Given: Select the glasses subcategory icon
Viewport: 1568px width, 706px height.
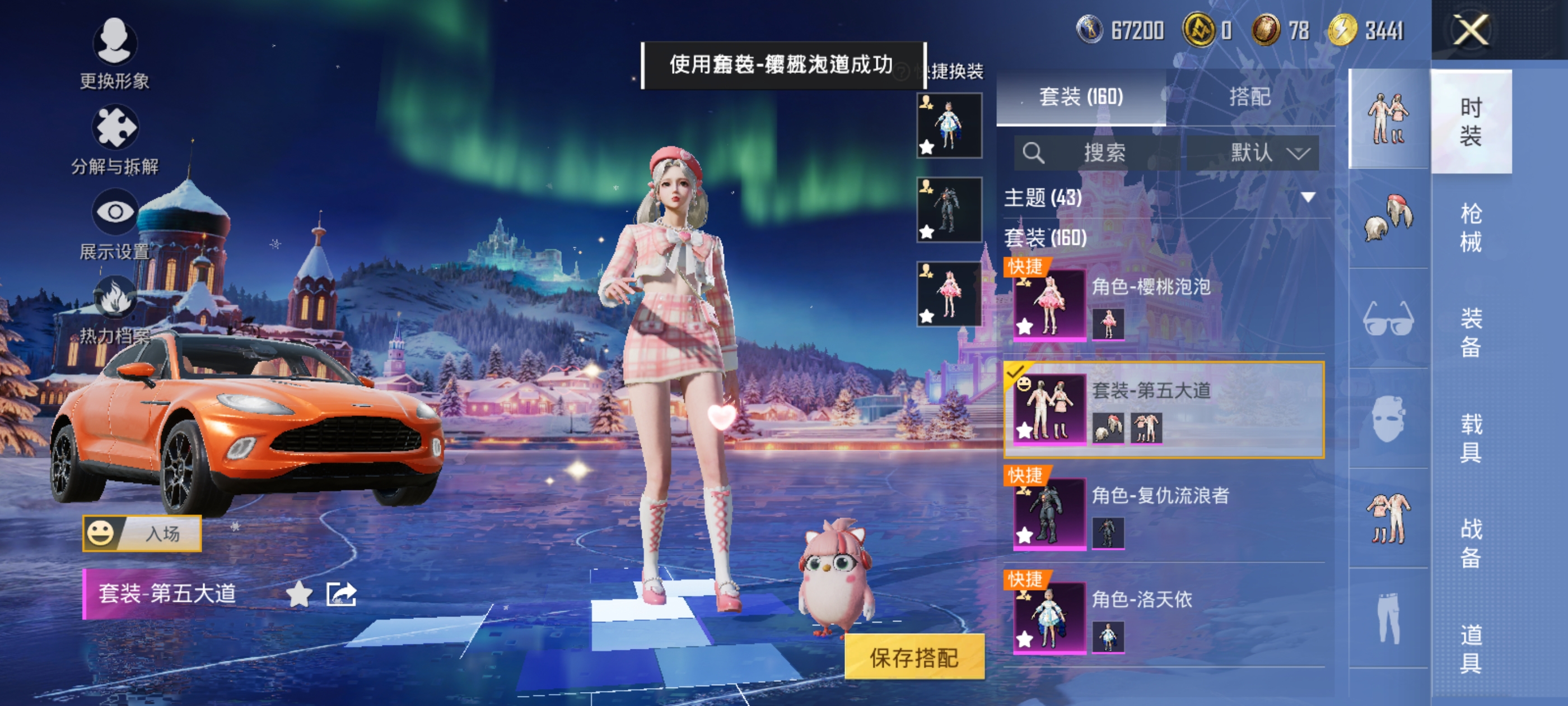Looking at the screenshot, I should 1388,319.
